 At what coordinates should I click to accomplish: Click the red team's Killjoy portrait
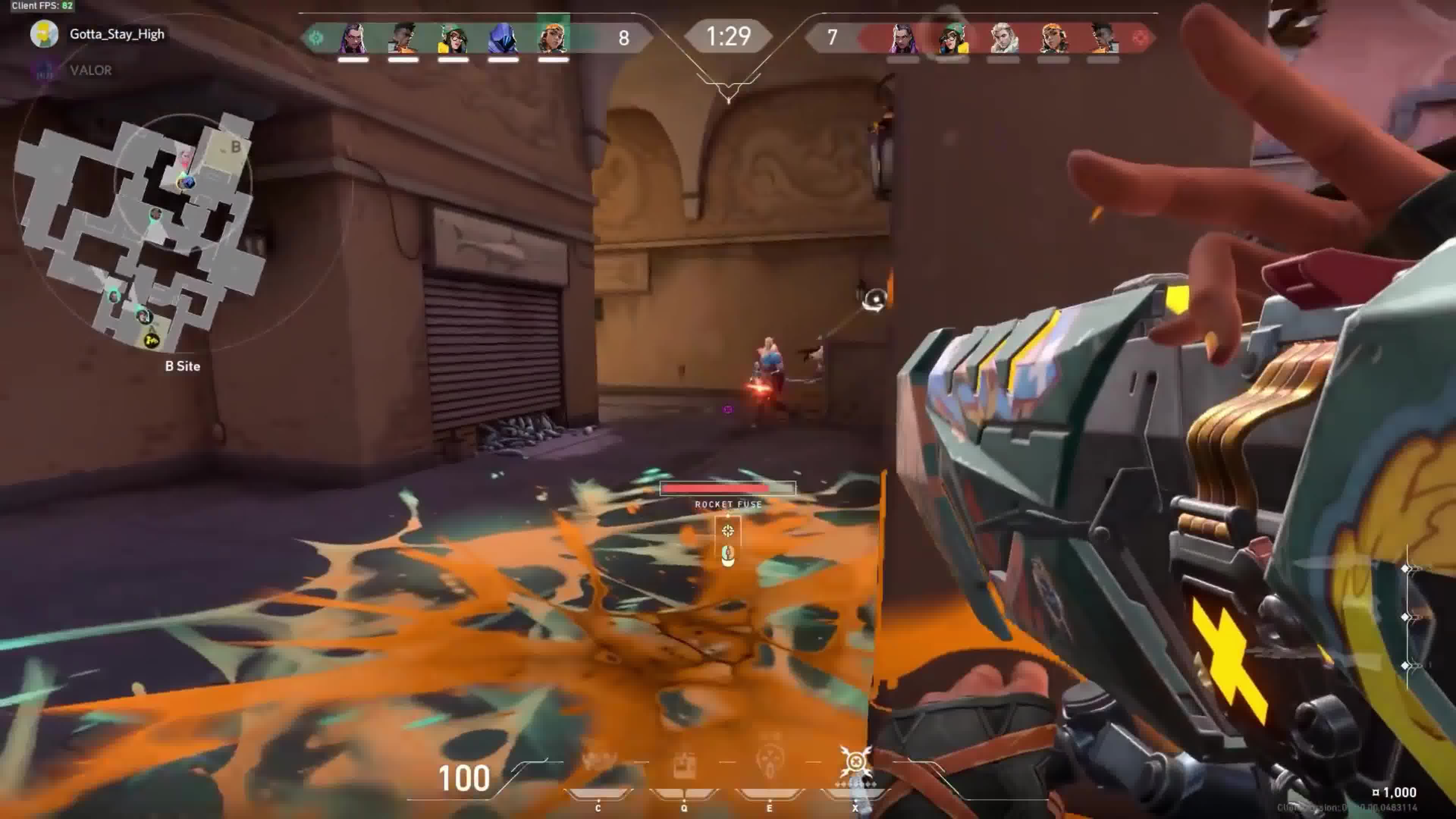(x=953, y=38)
